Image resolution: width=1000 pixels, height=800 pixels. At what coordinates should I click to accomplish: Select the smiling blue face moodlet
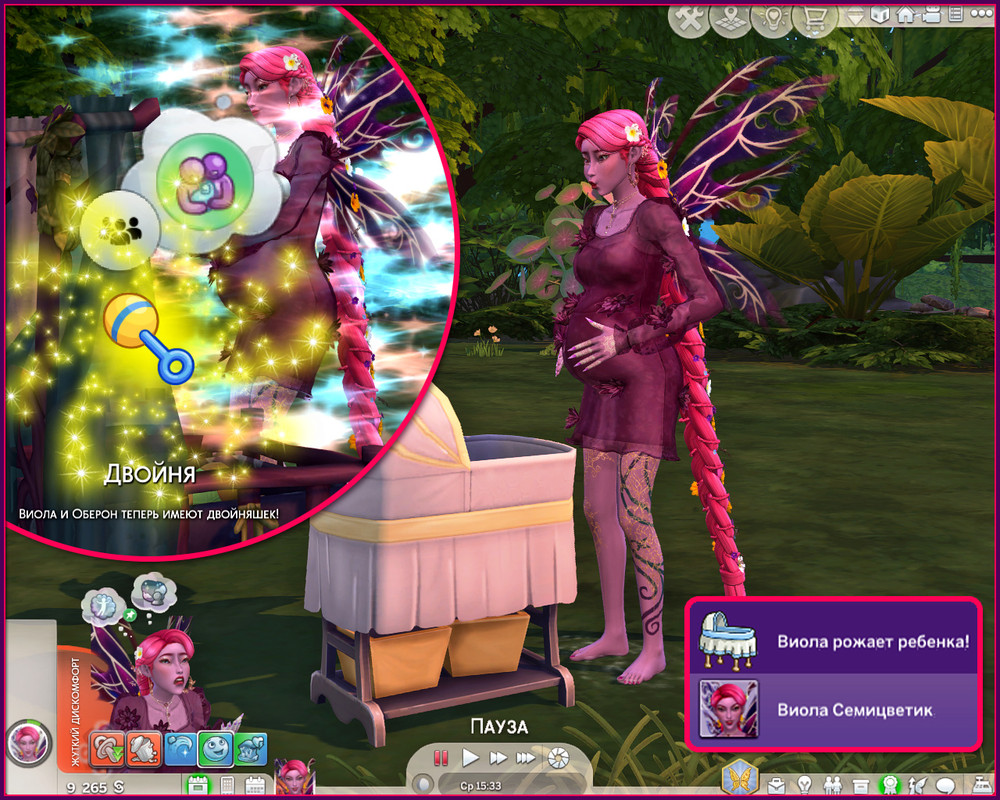pos(213,747)
